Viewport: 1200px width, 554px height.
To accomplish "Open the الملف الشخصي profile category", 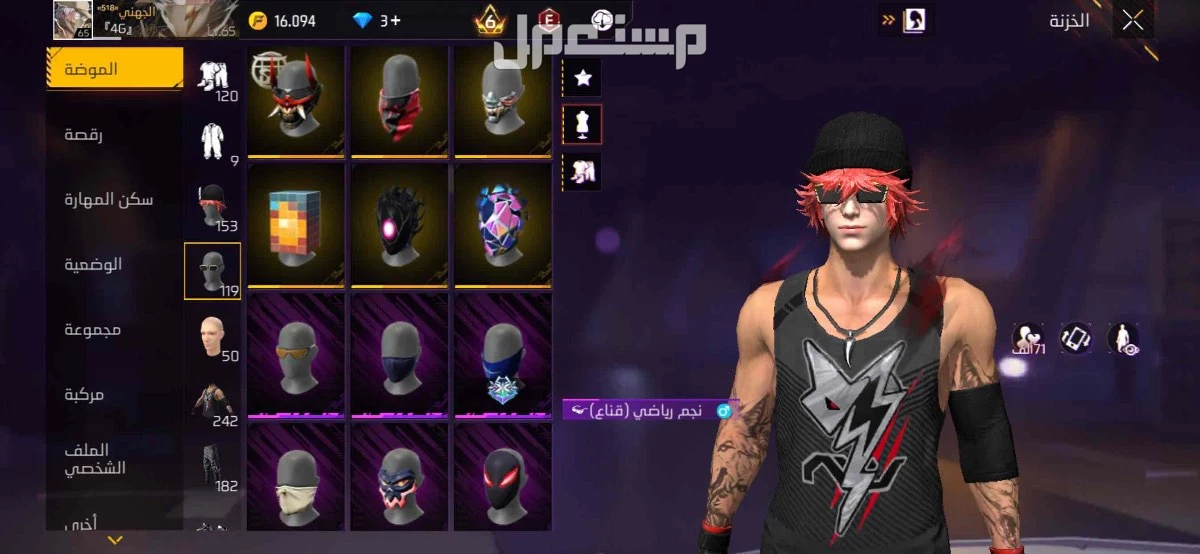I will (94, 459).
